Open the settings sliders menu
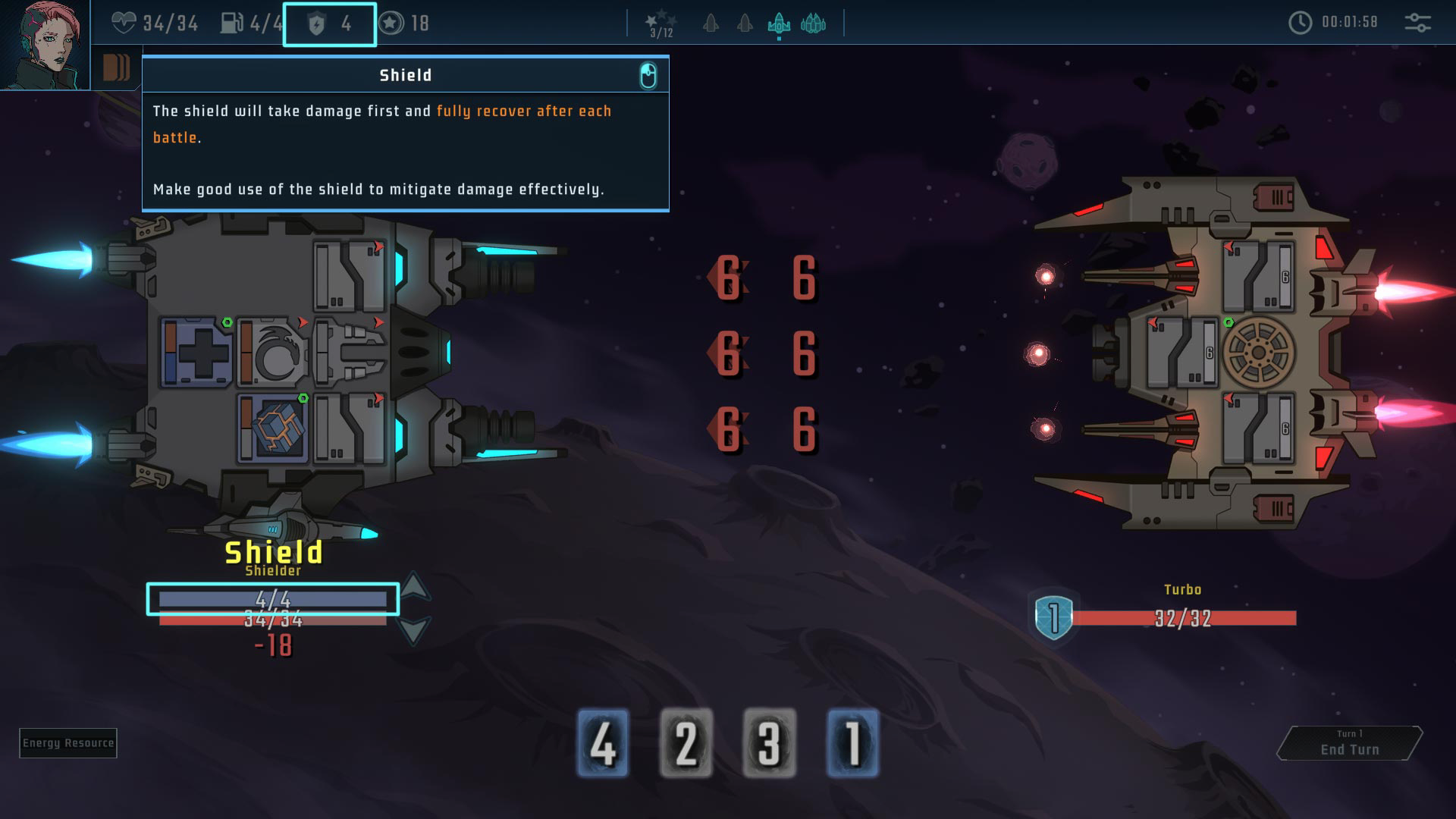 click(x=1417, y=23)
